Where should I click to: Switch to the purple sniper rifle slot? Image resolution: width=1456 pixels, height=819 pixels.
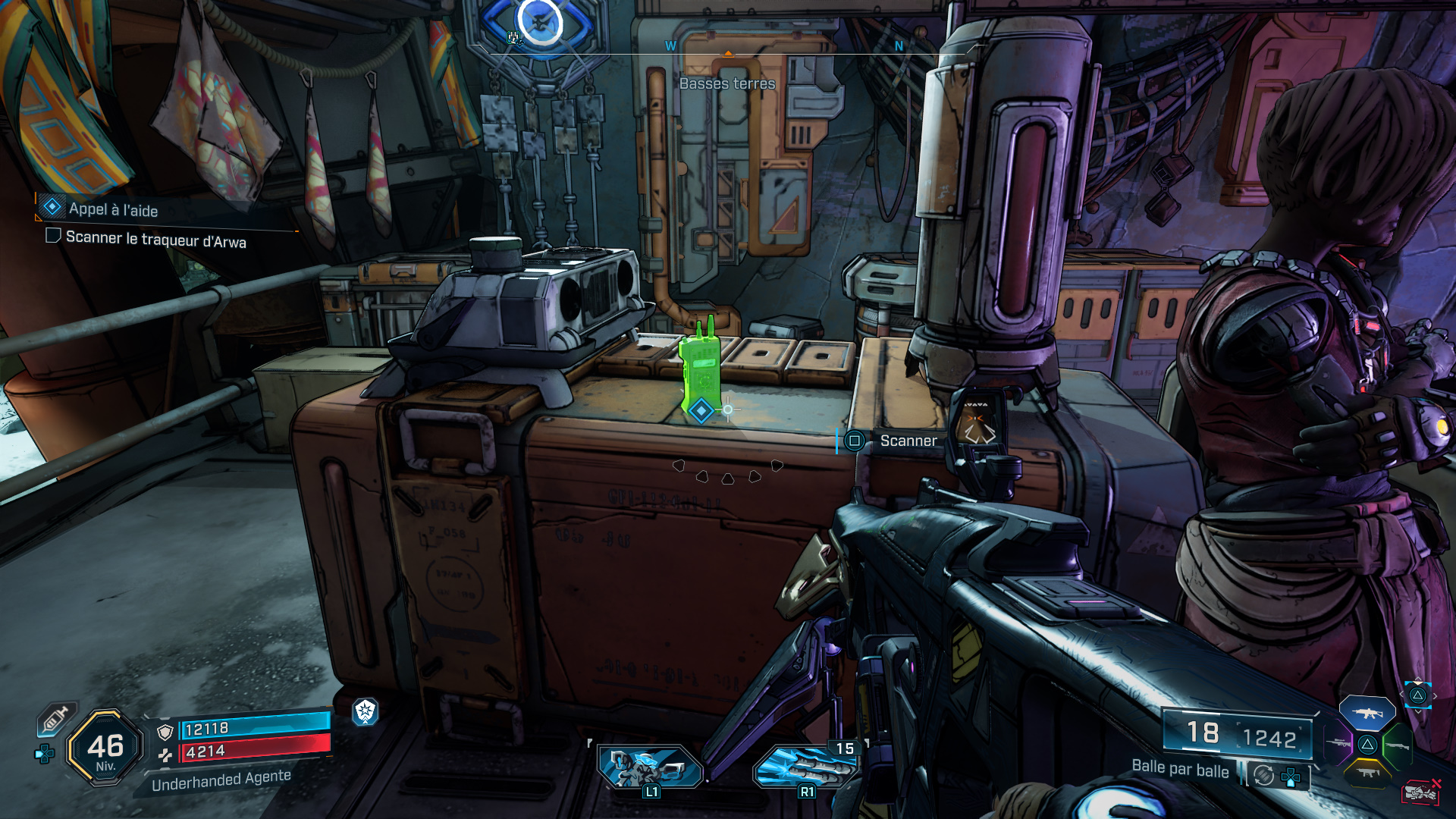(1338, 744)
